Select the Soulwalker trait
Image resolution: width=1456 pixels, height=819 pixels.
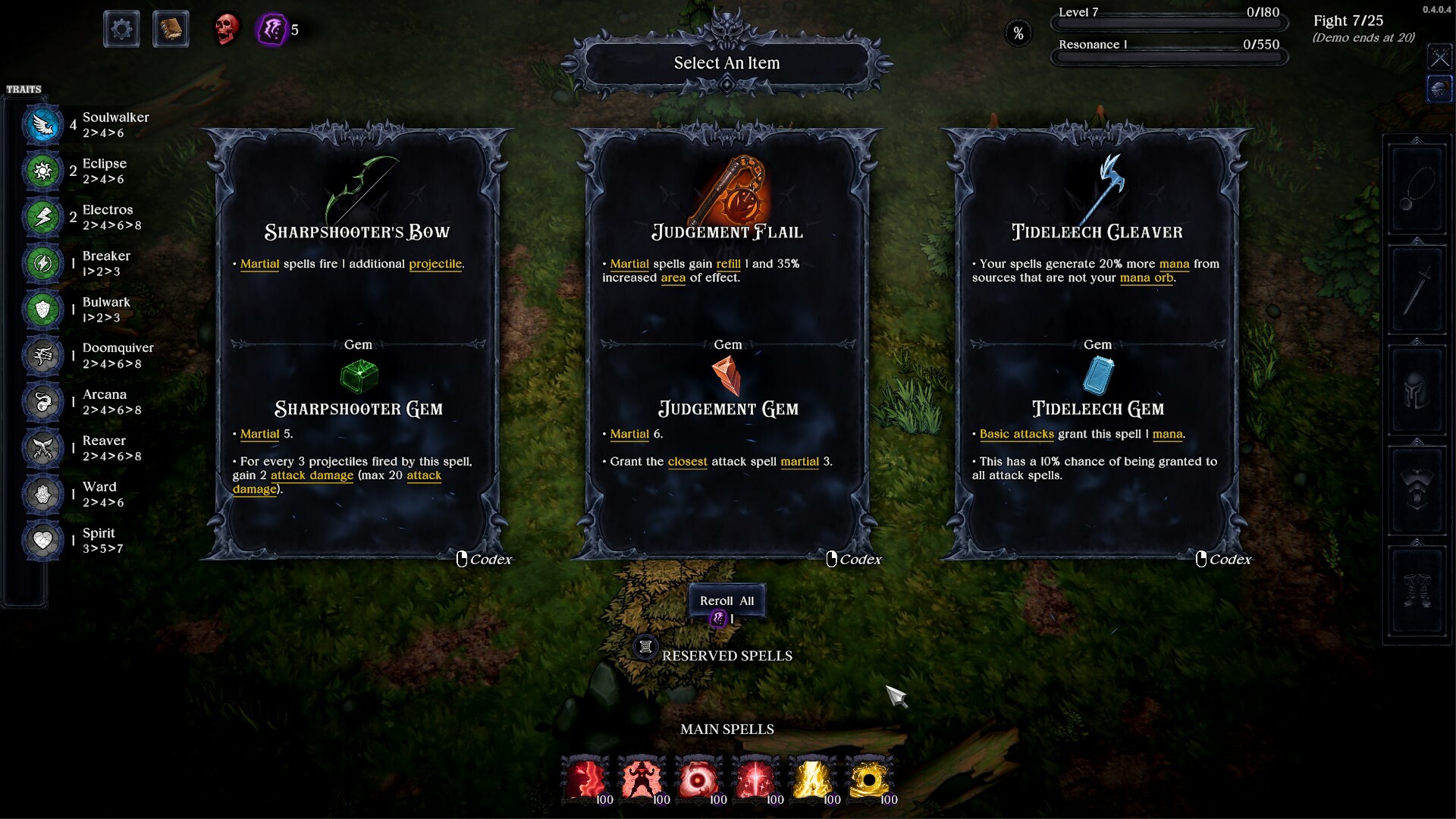click(43, 125)
